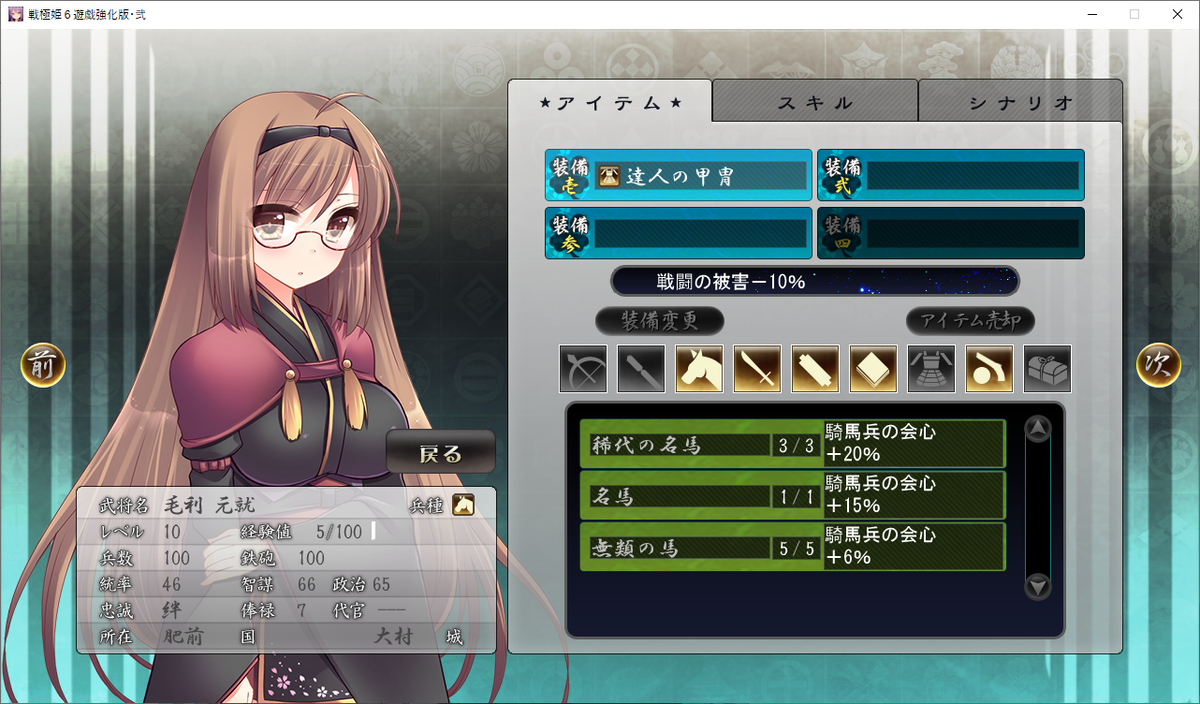Image resolution: width=1200 pixels, height=704 pixels.
Task: Click the 装備変更 button
Action: (659, 321)
